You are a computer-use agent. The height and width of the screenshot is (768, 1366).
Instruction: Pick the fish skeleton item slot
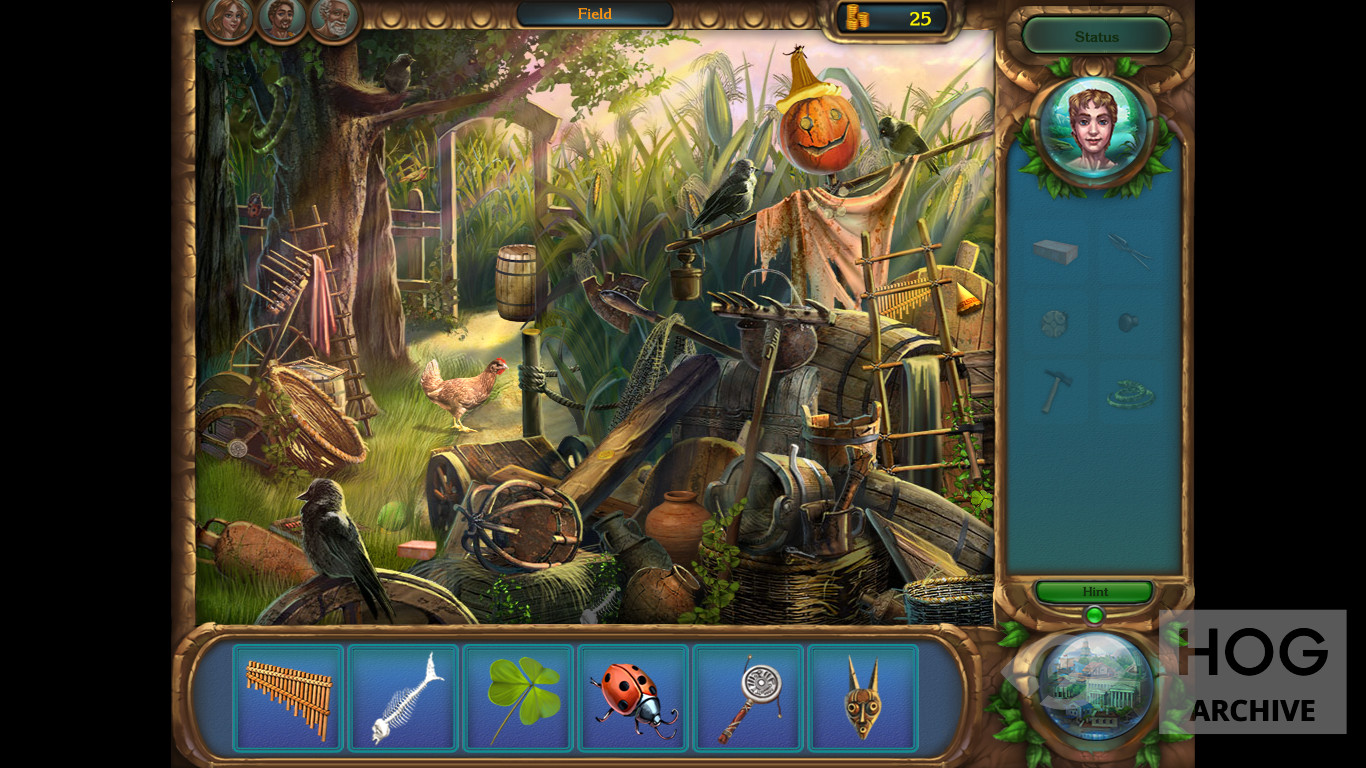coord(403,698)
